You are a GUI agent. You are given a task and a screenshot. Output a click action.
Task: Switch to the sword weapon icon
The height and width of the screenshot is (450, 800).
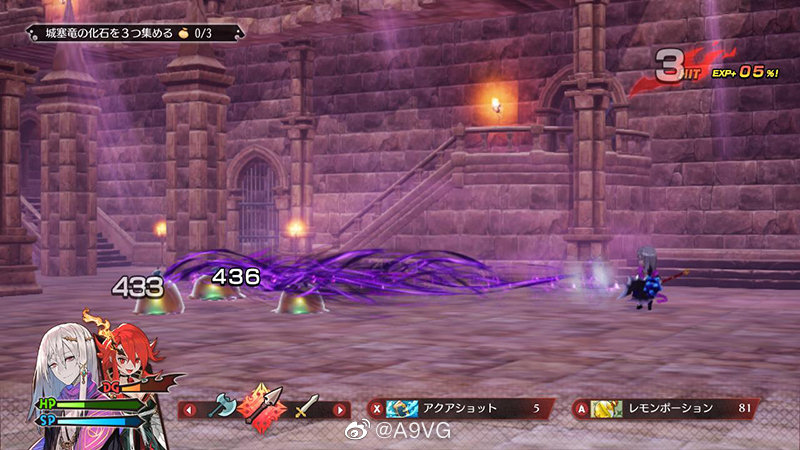[x=305, y=407]
